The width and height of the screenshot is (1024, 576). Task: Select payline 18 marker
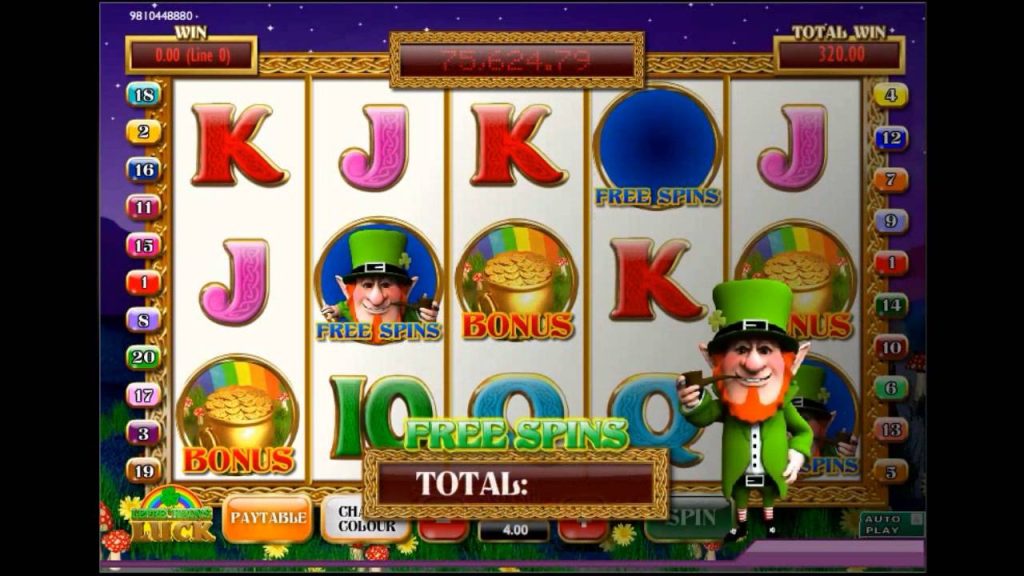click(144, 95)
